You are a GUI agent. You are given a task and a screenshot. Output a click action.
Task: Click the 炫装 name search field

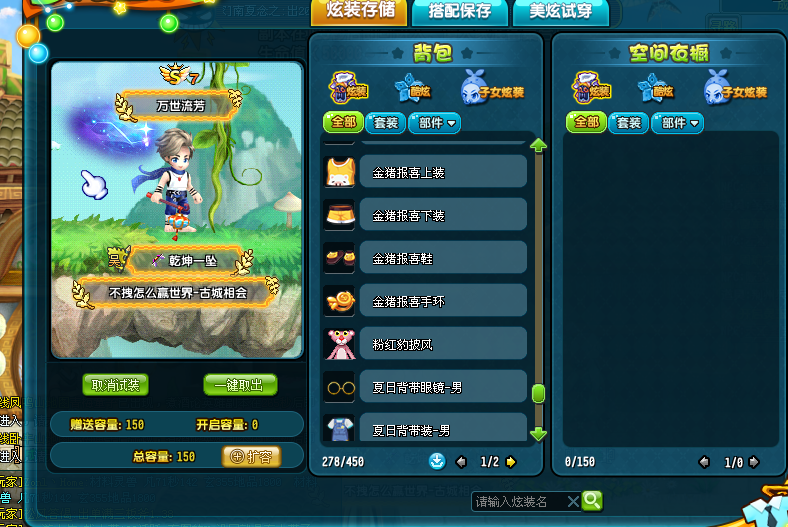(x=518, y=501)
